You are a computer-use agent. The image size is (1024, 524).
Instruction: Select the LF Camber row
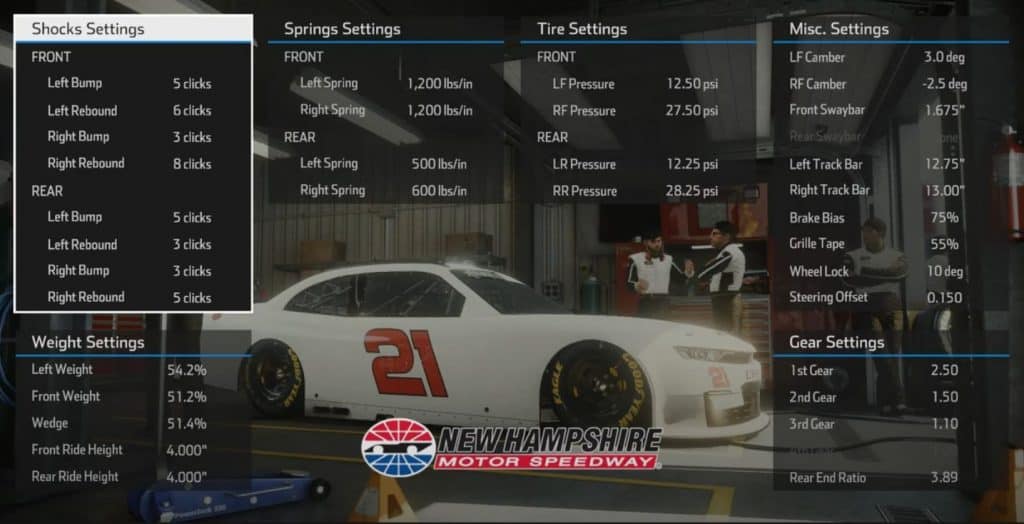tap(876, 58)
